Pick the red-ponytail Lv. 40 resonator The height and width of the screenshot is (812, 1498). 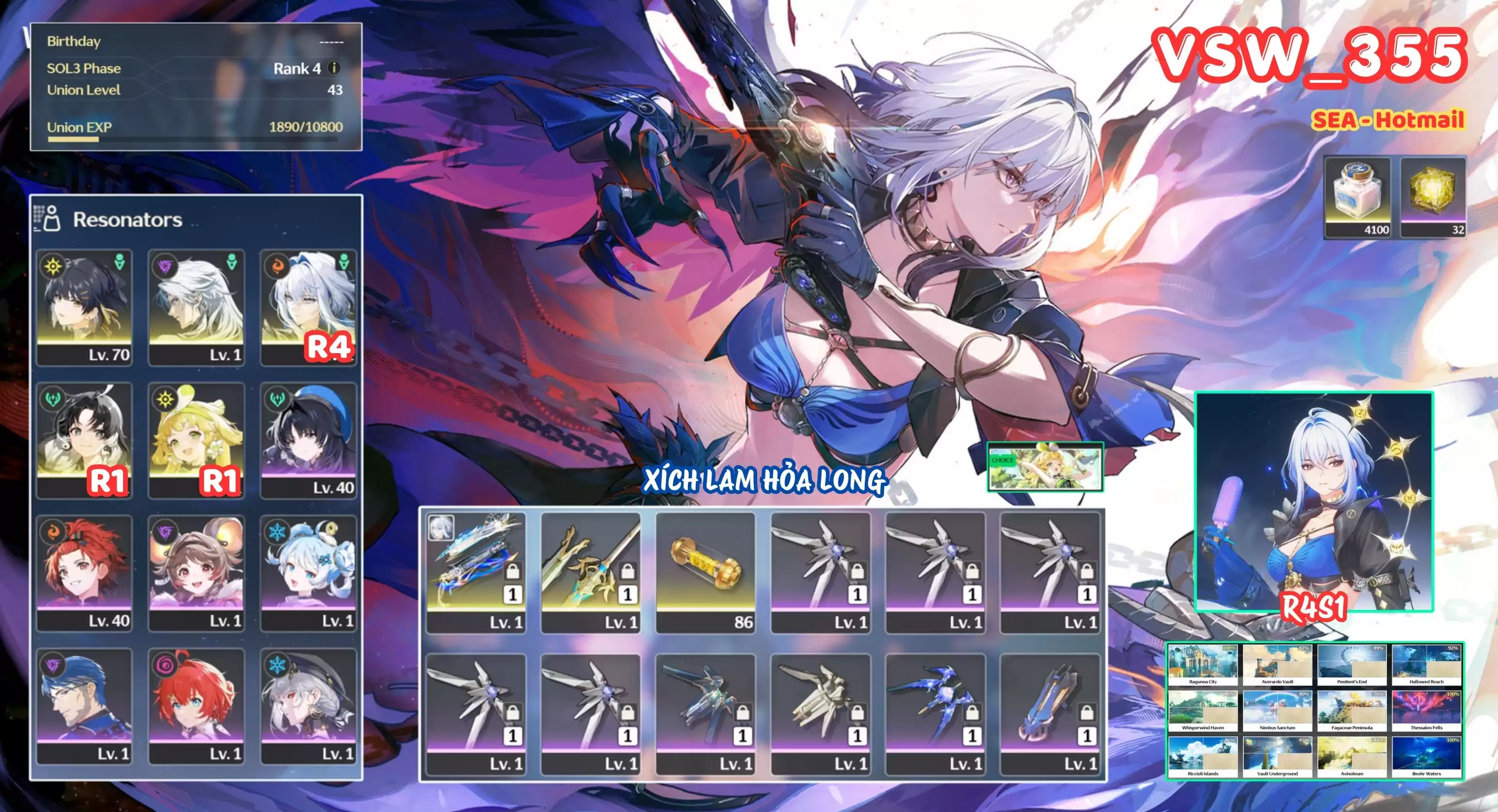[84, 573]
